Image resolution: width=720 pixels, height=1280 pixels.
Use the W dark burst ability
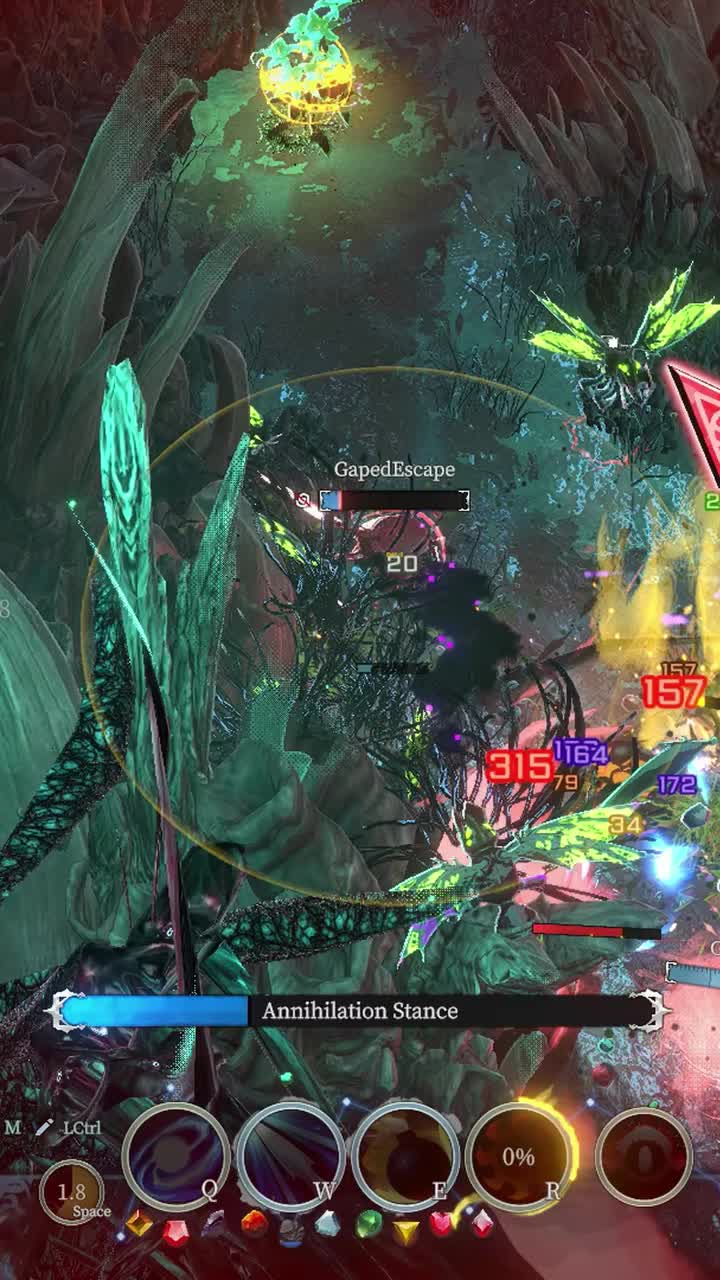point(291,1156)
